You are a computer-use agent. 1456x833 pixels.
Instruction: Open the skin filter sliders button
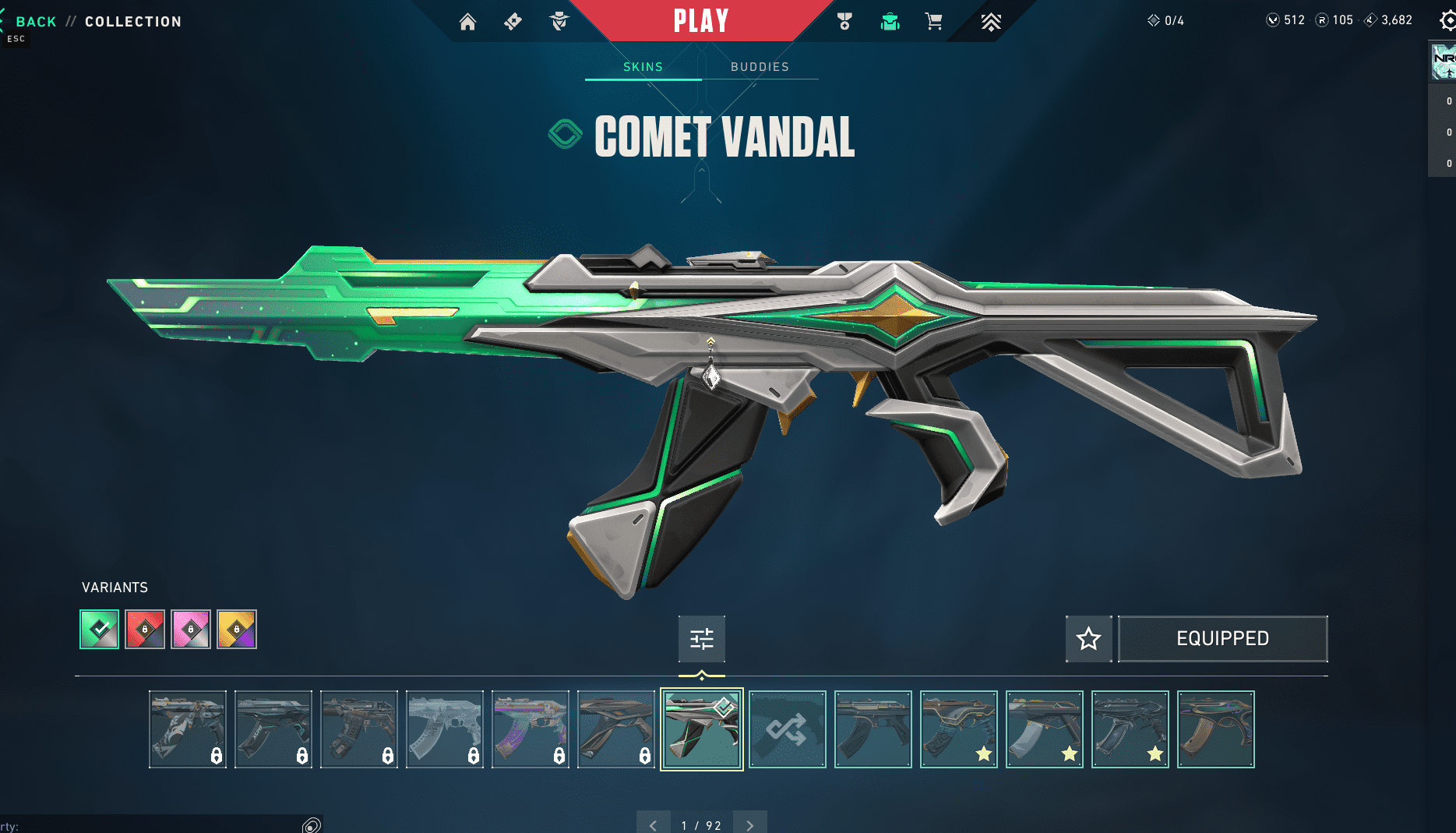(701, 639)
